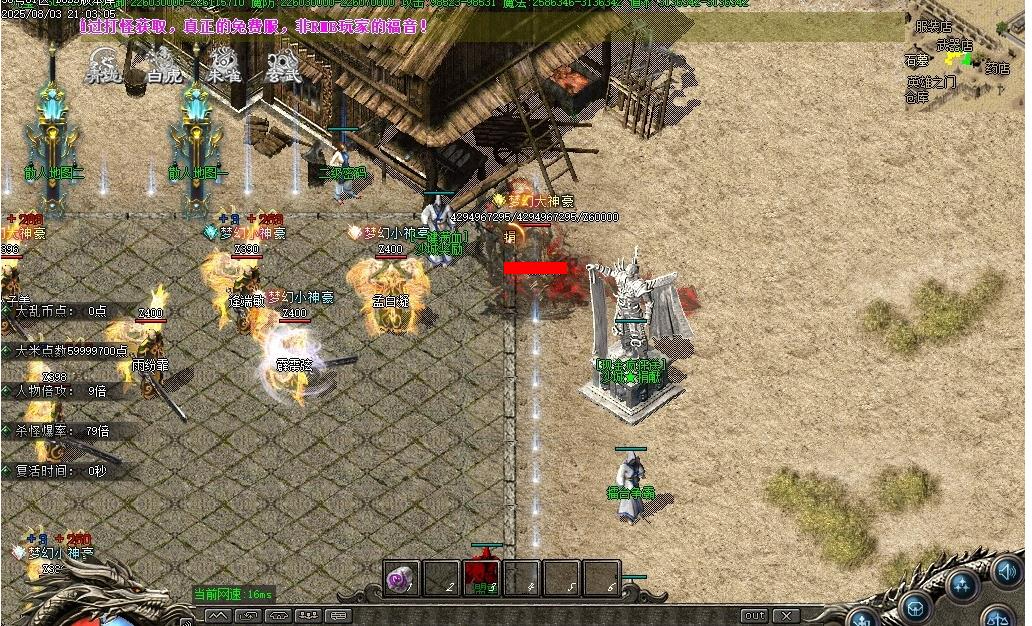Screen dimensions: 1032x626
Task: Open the 白虎 (White Tiger) icon
Action: click(163, 63)
